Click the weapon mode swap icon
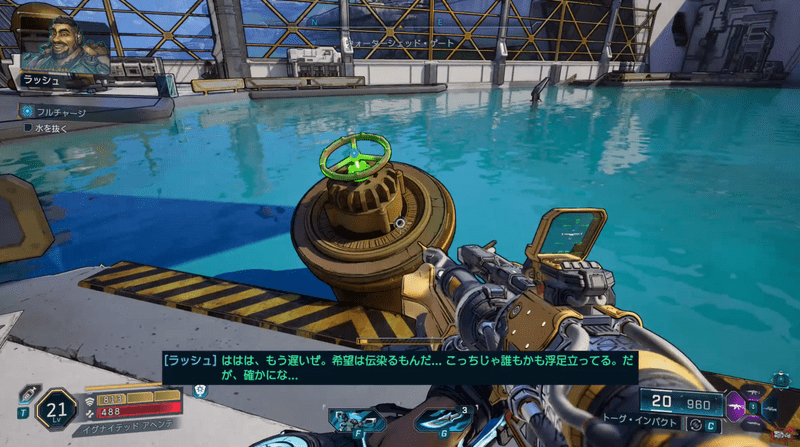The image size is (800, 447). [695, 425]
